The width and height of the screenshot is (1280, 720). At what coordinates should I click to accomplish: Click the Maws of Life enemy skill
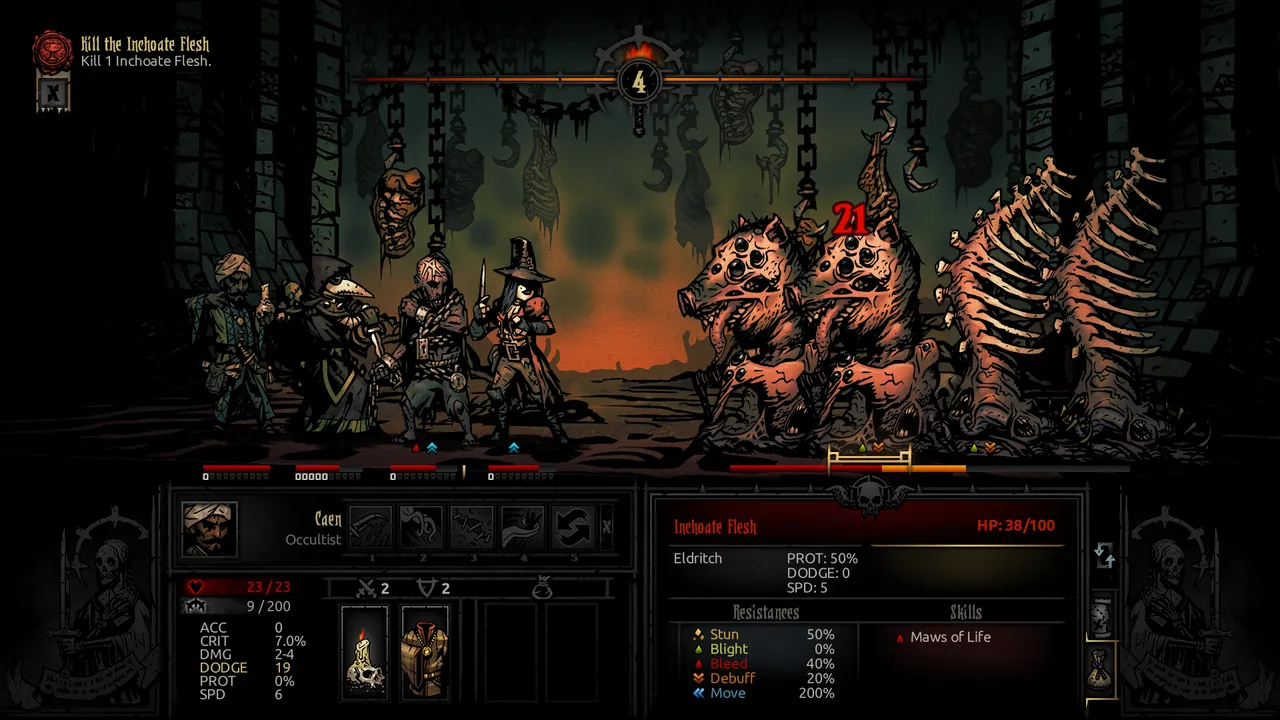950,637
